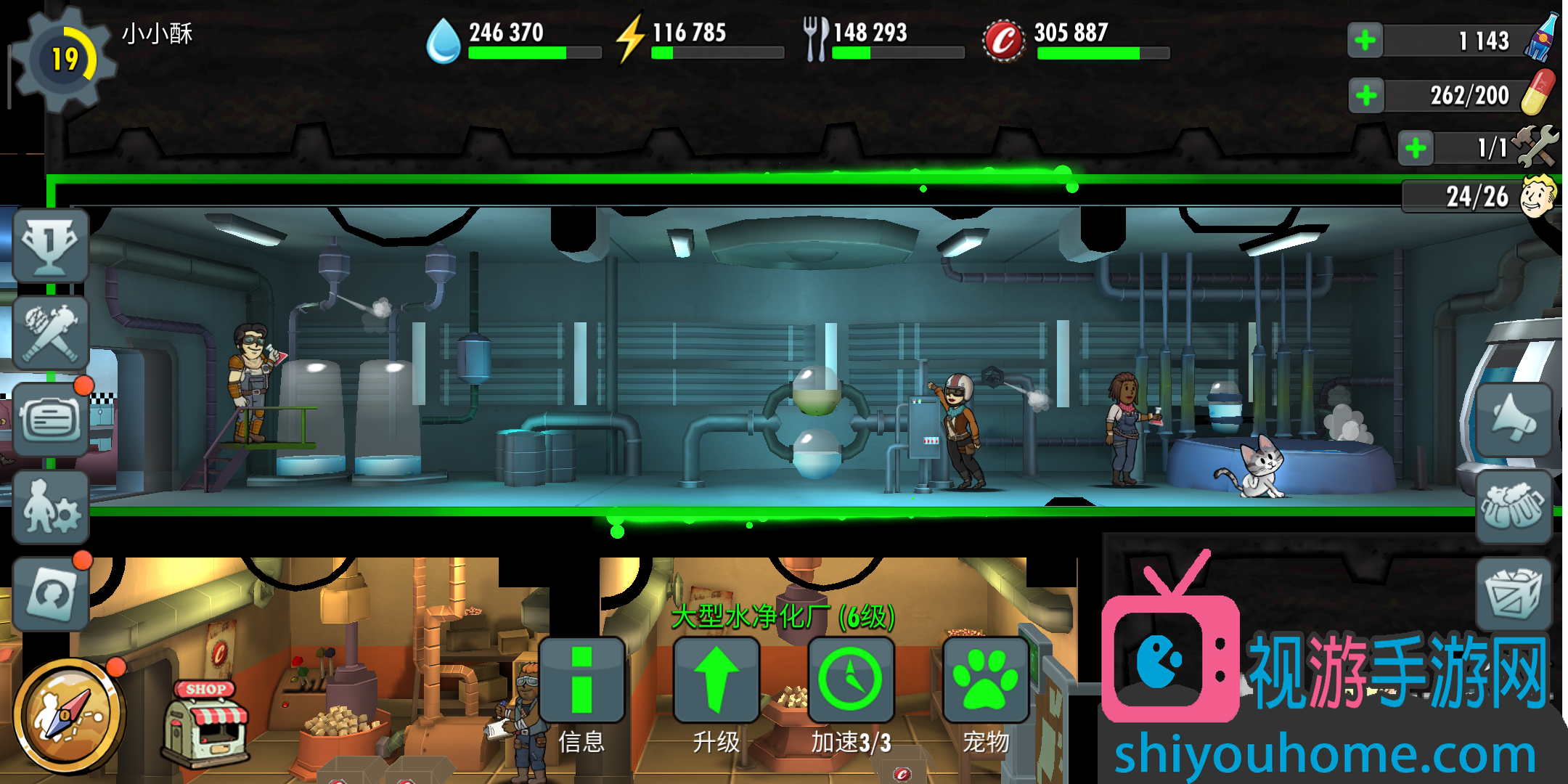Open the grabbing hands collect button
This screenshot has height=784, width=1568.
point(1514,507)
